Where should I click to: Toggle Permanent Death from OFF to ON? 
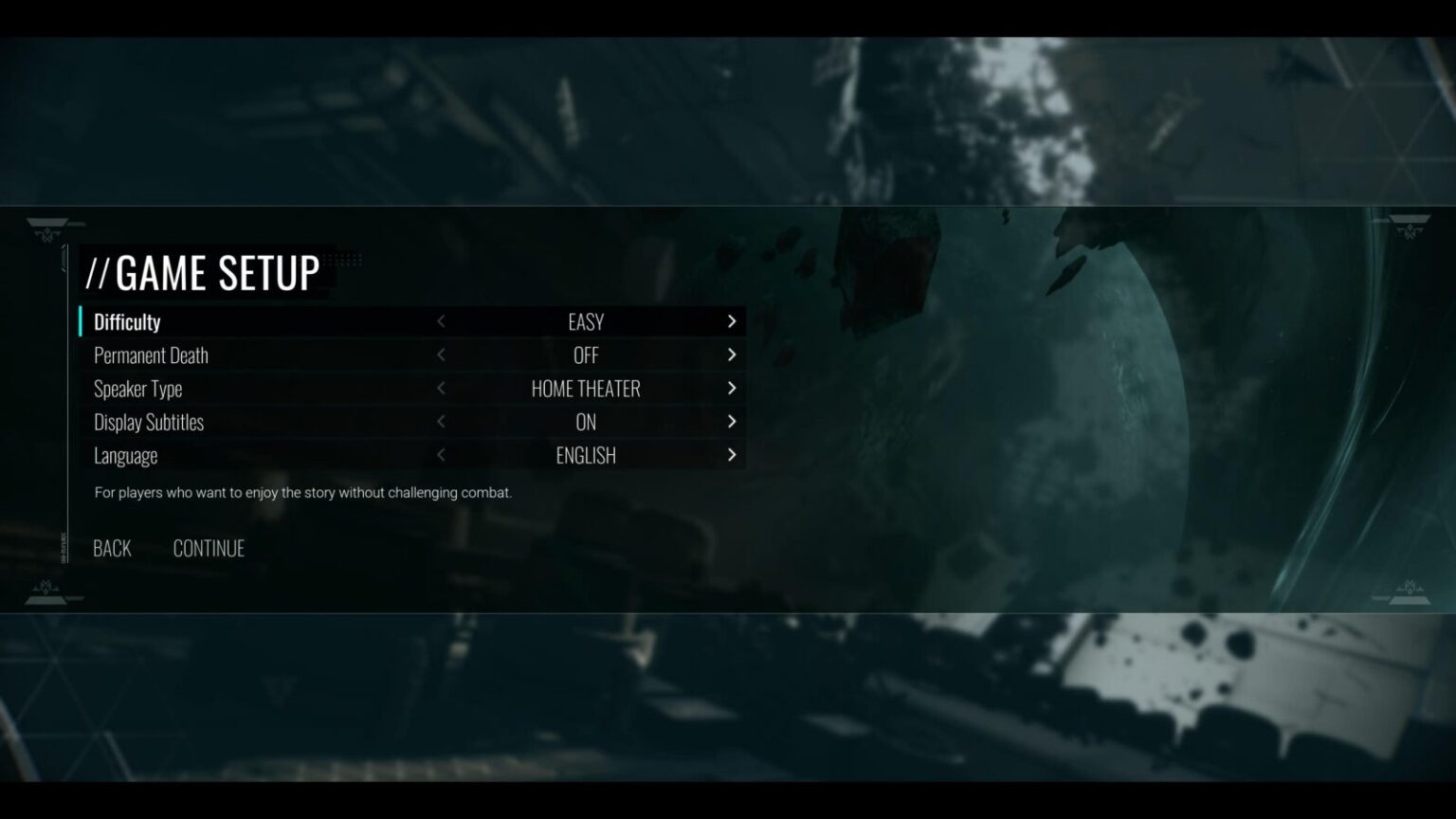coord(732,355)
